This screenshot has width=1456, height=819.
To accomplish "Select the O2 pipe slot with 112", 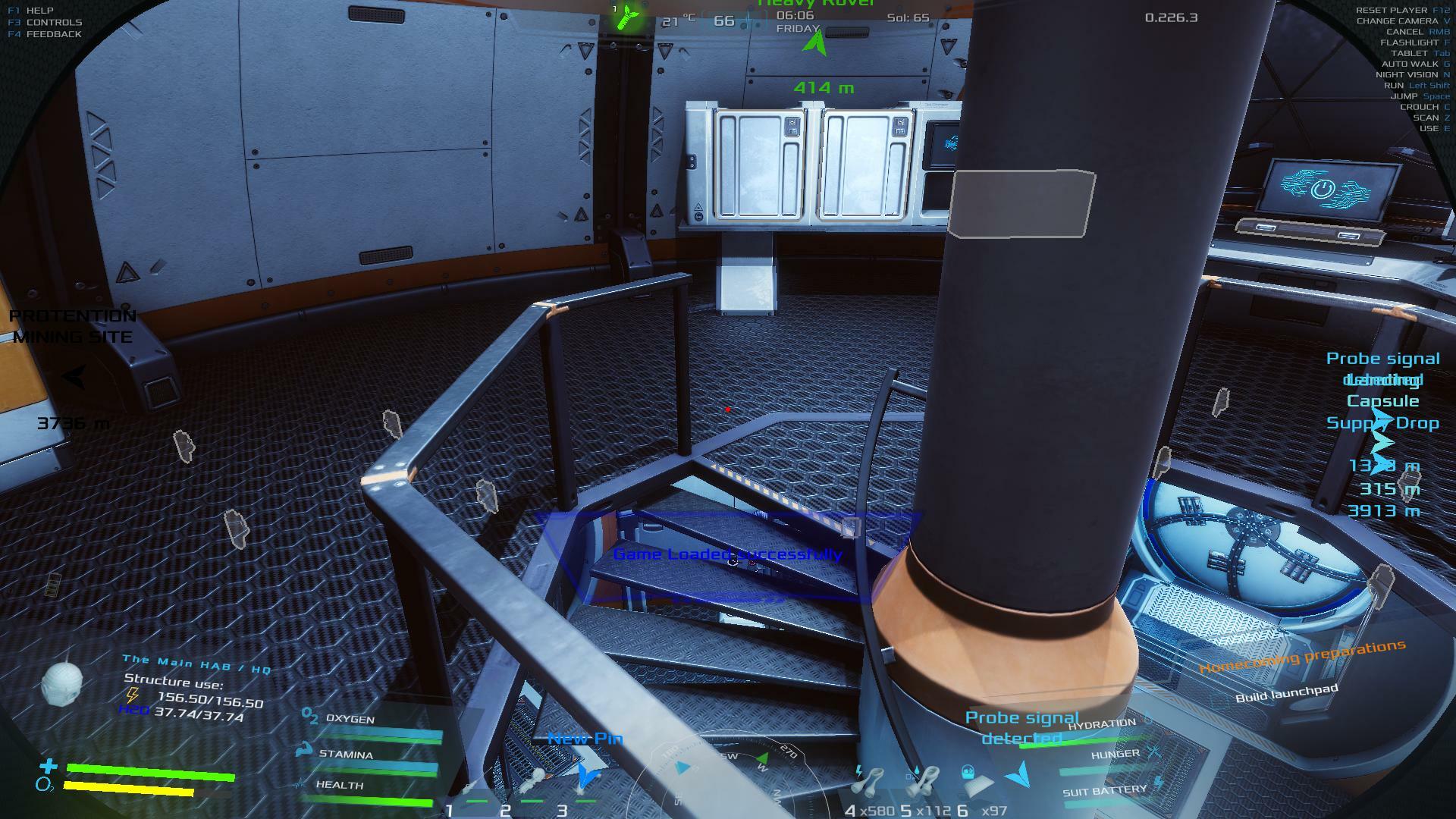I will point(923,781).
